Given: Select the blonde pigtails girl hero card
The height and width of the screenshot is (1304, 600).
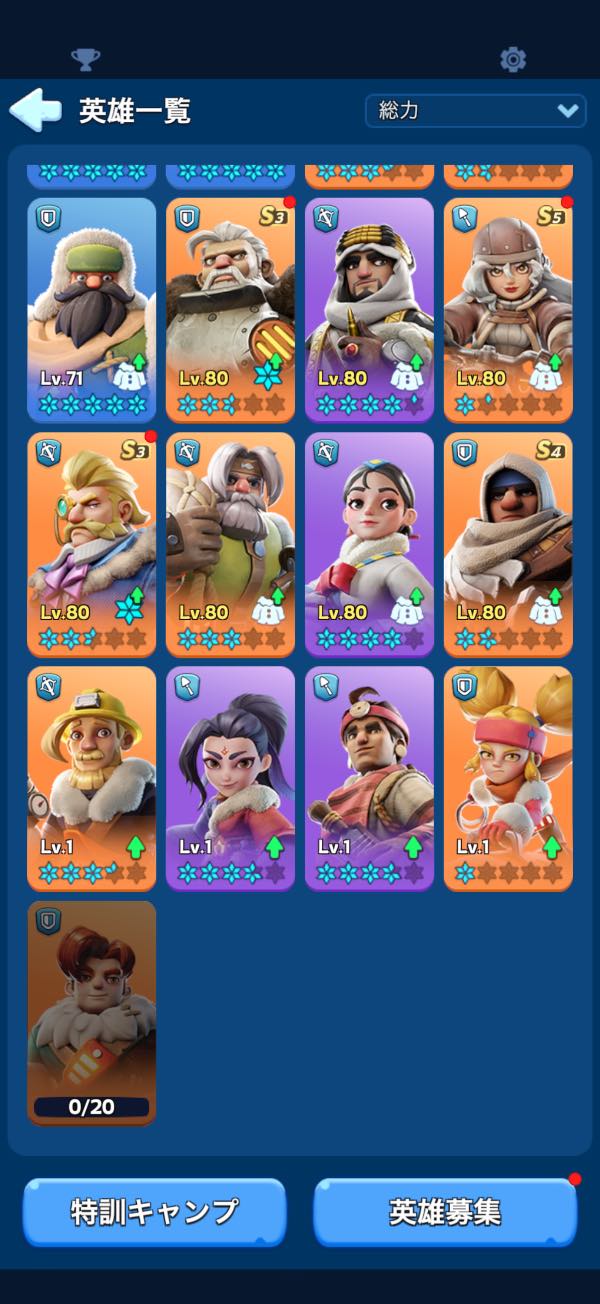Looking at the screenshot, I should pos(508,778).
